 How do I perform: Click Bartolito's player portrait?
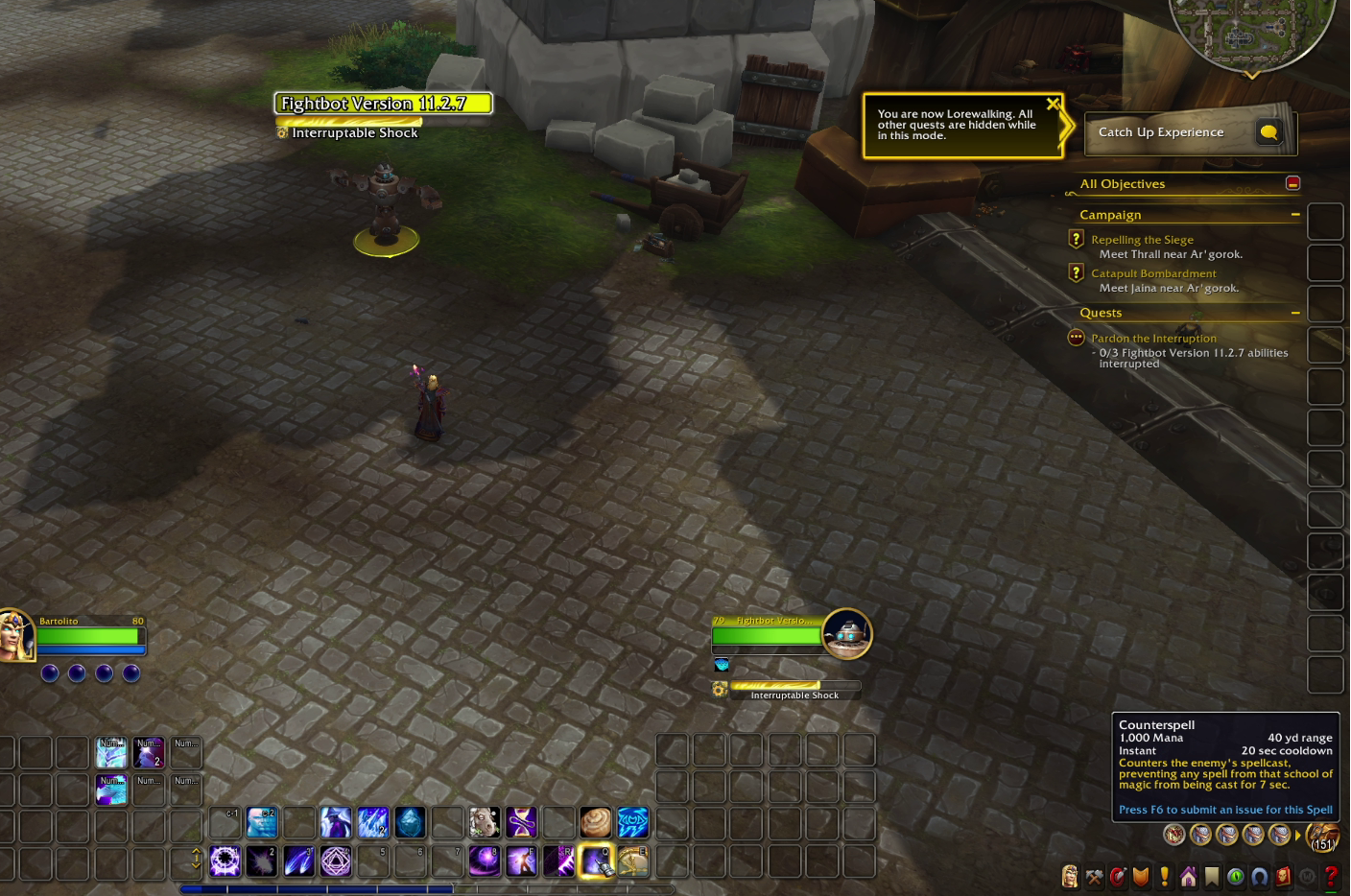15,635
